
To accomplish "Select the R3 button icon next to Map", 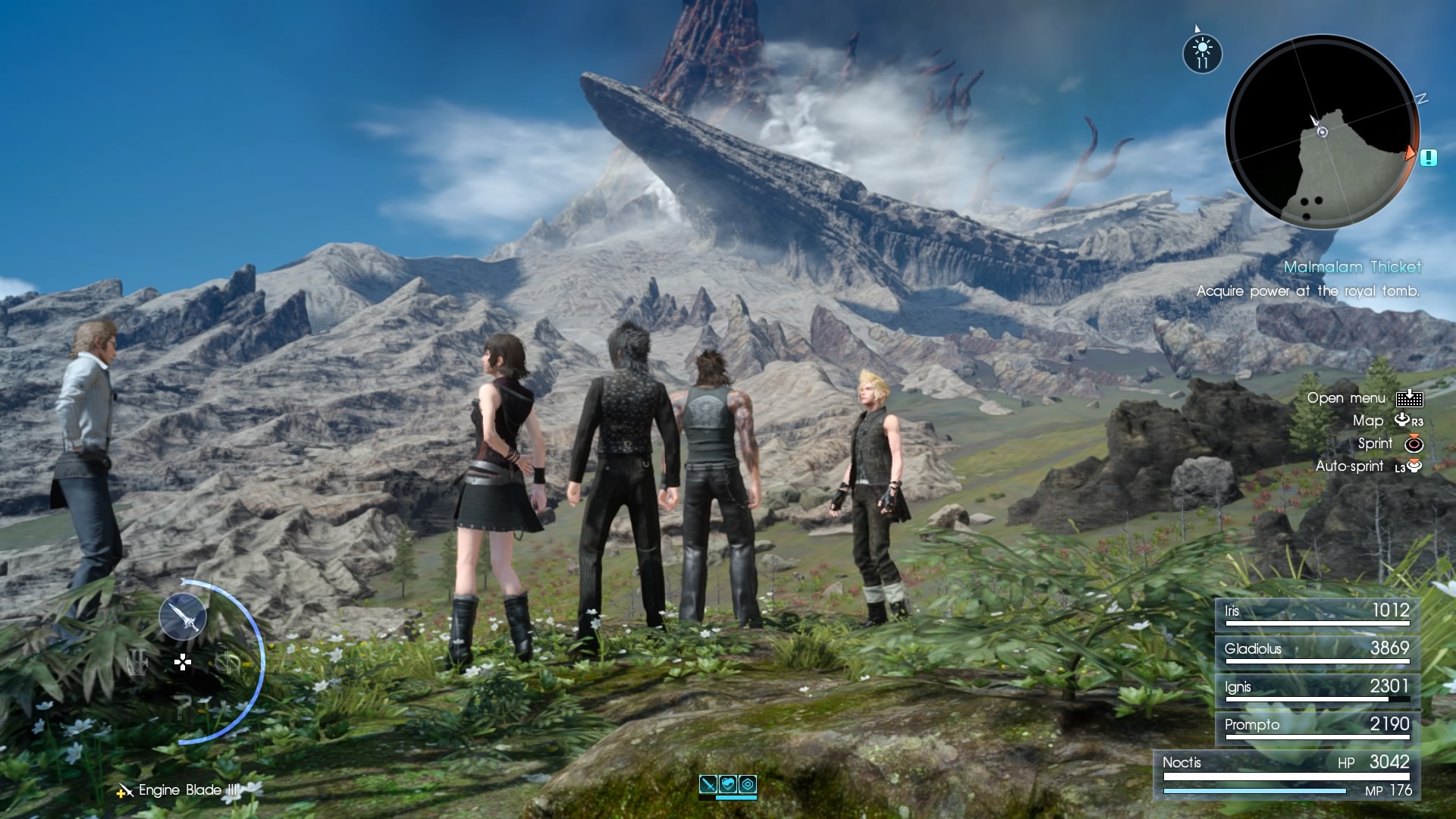I will click(x=1404, y=421).
